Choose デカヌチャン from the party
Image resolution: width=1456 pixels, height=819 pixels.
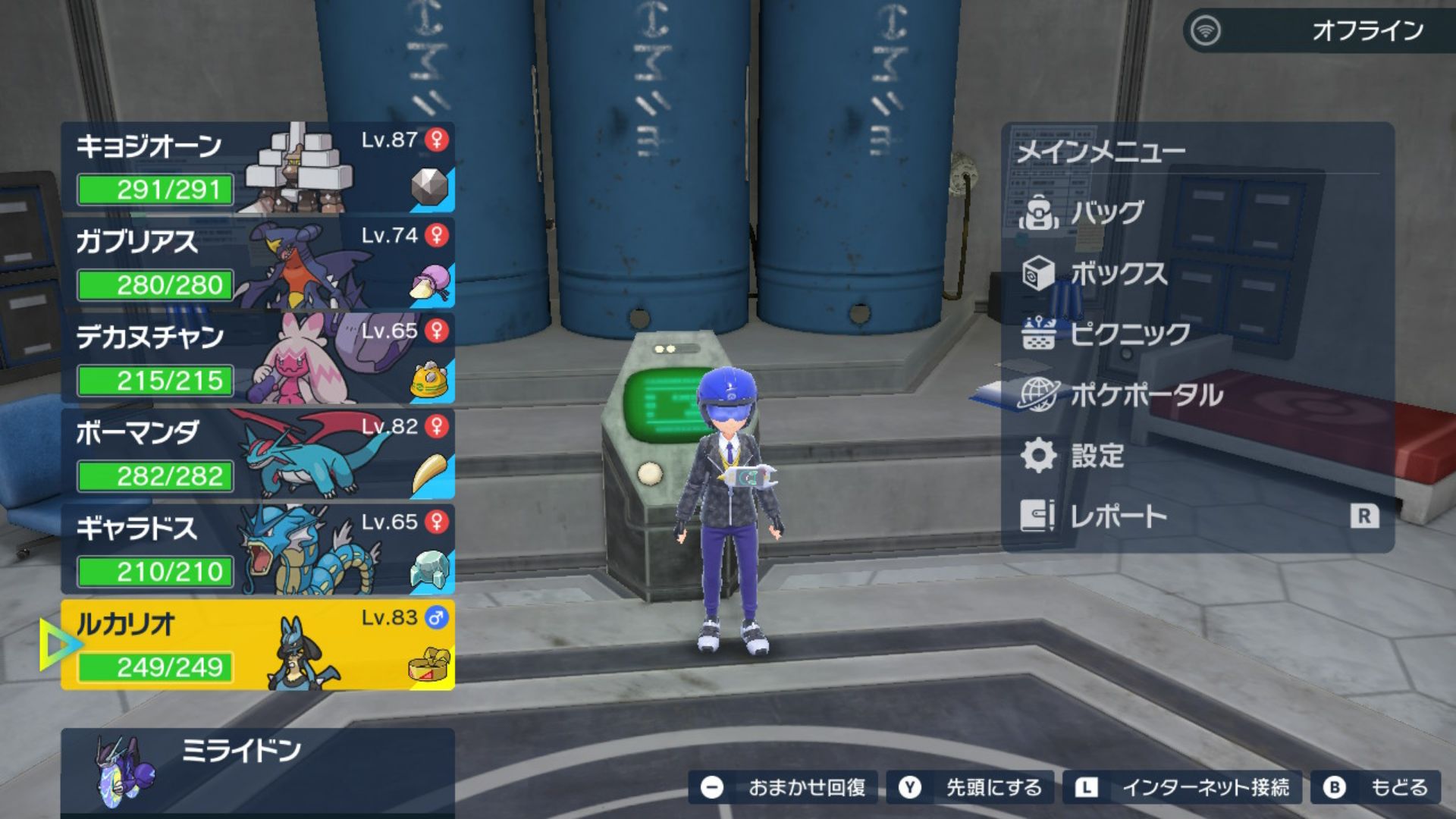258,359
